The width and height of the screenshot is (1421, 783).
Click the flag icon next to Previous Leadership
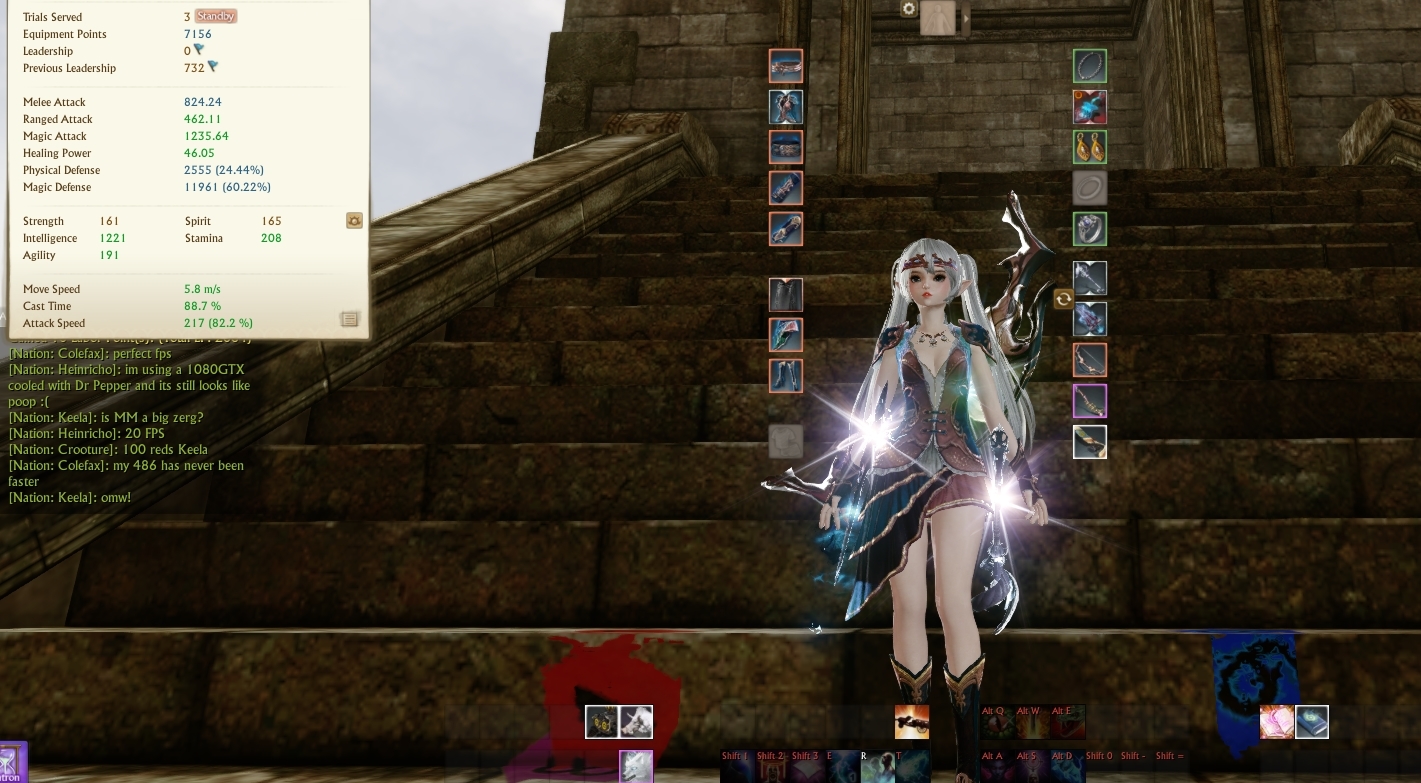coord(211,68)
